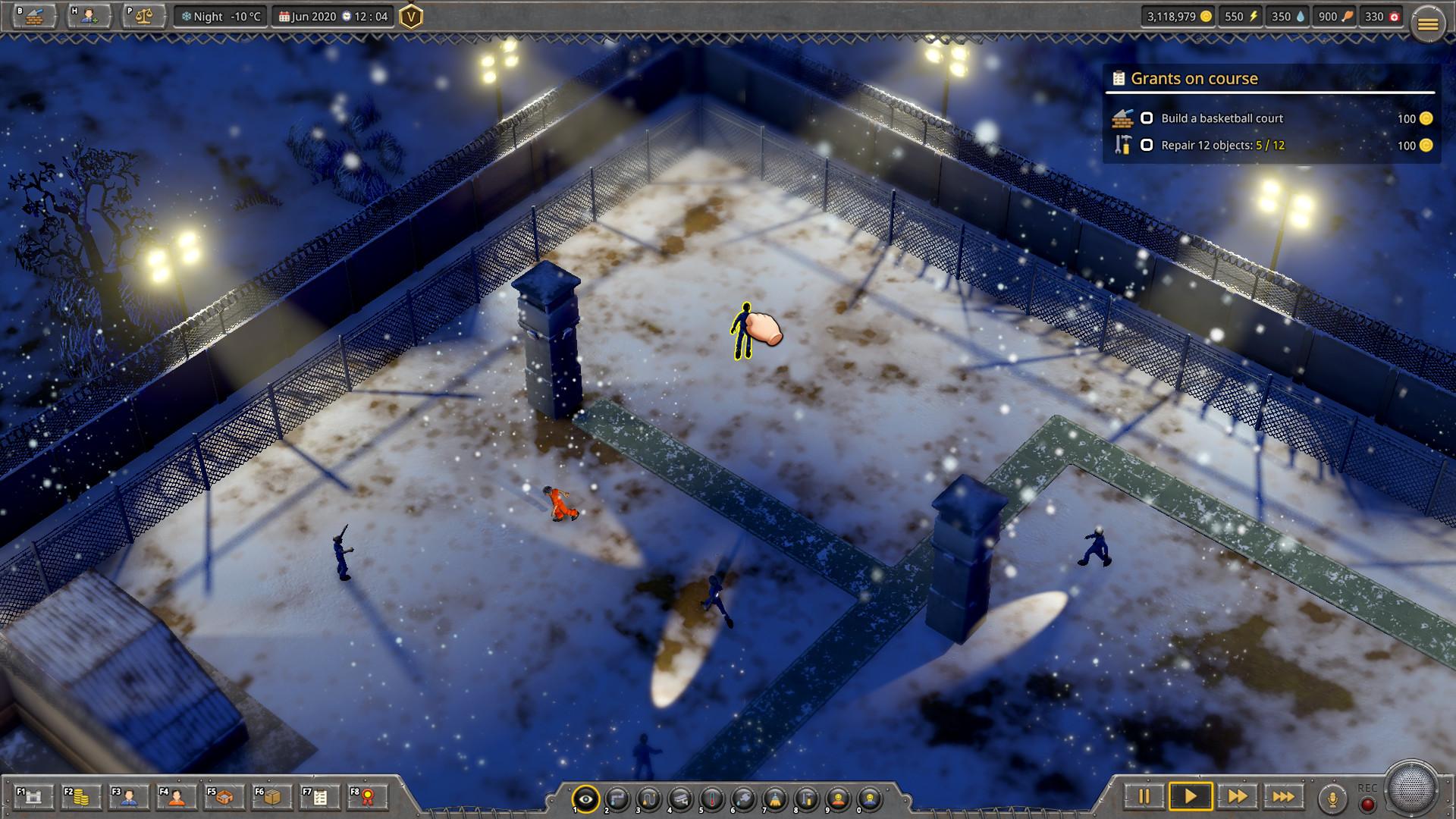The image size is (1456, 819).
Task: Open the F7 clipboard checklist panel
Action: pyautogui.click(x=319, y=797)
